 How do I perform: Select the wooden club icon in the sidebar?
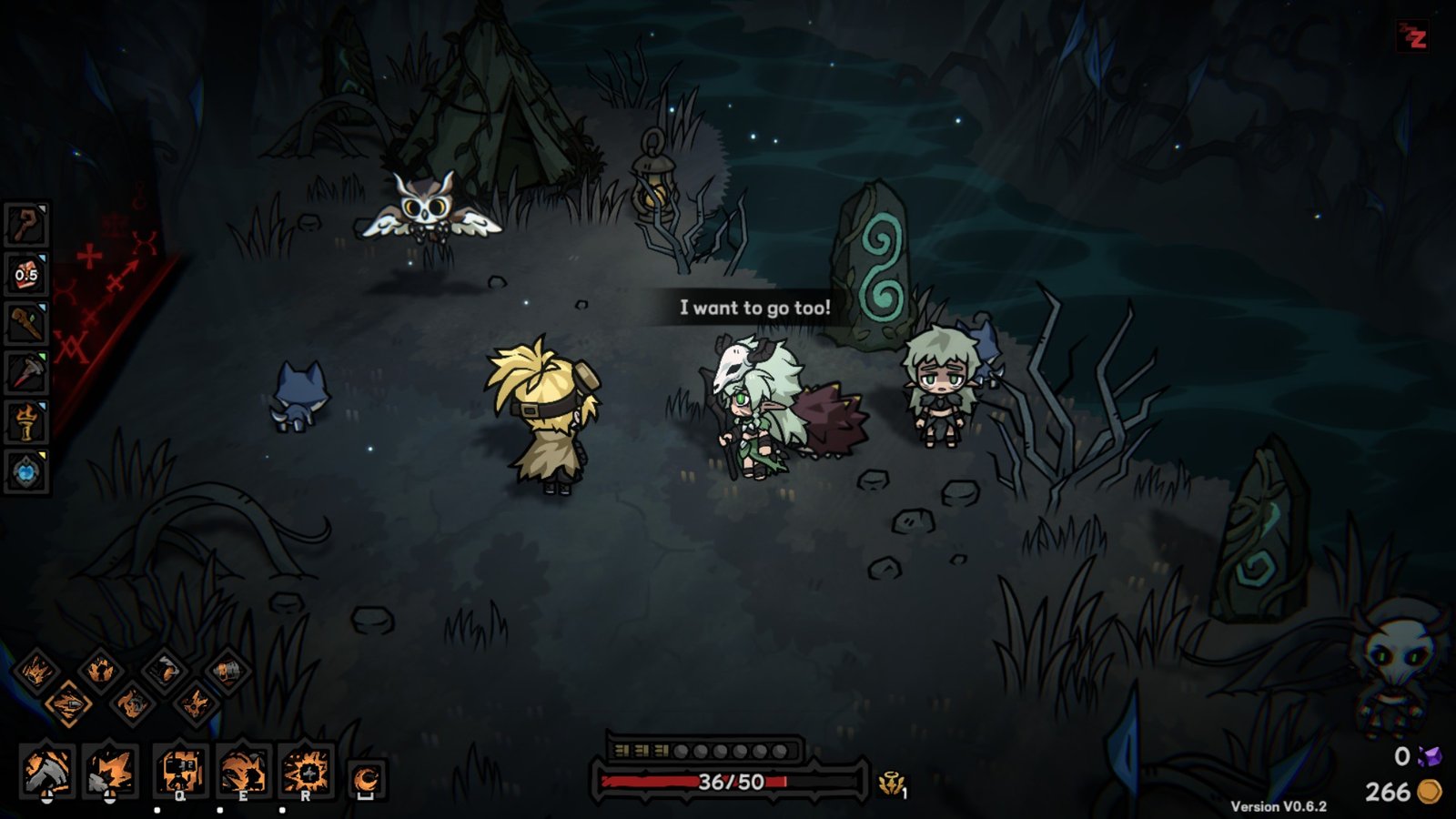pyautogui.click(x=27, y=320)
